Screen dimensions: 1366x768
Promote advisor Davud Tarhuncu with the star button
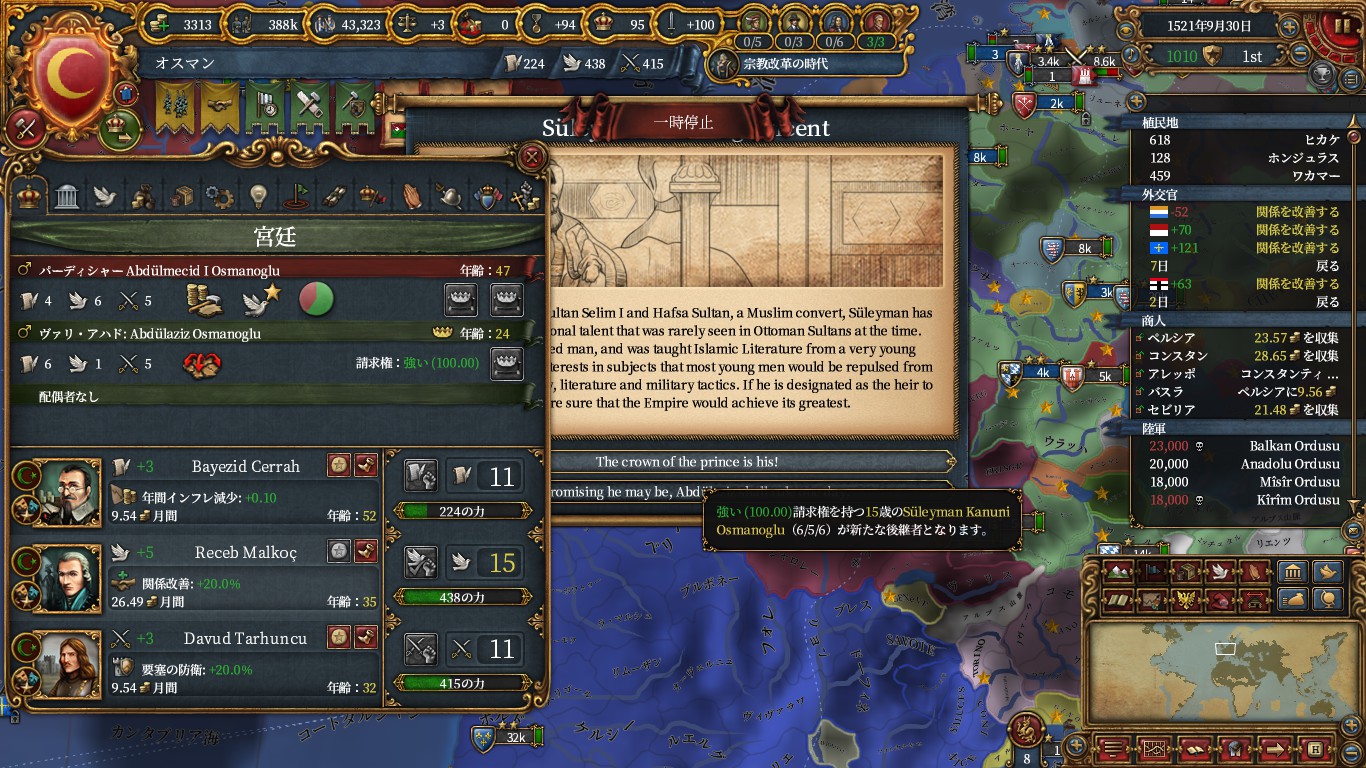coord(339,637)
